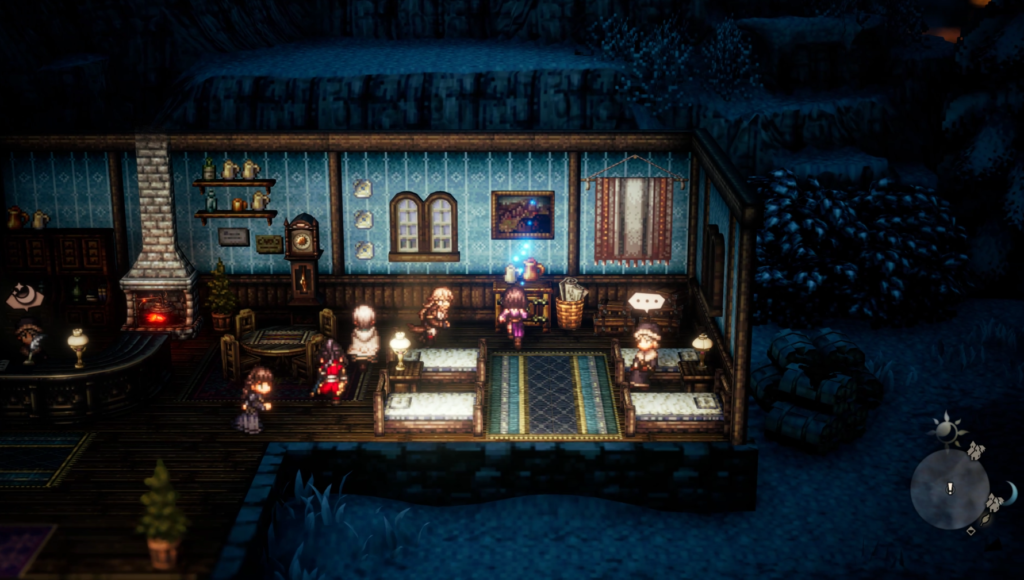This screenshot has height=580, width=1024.
Task: Select the exclamation mark marker on minimap
Action: 950,488
